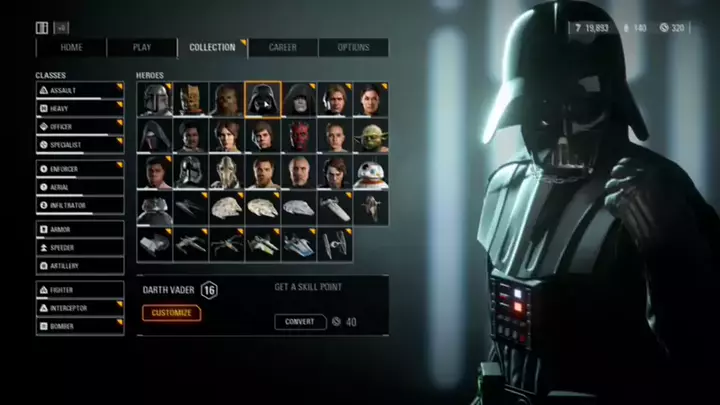Select the Officer class

[x=80, y=127]
